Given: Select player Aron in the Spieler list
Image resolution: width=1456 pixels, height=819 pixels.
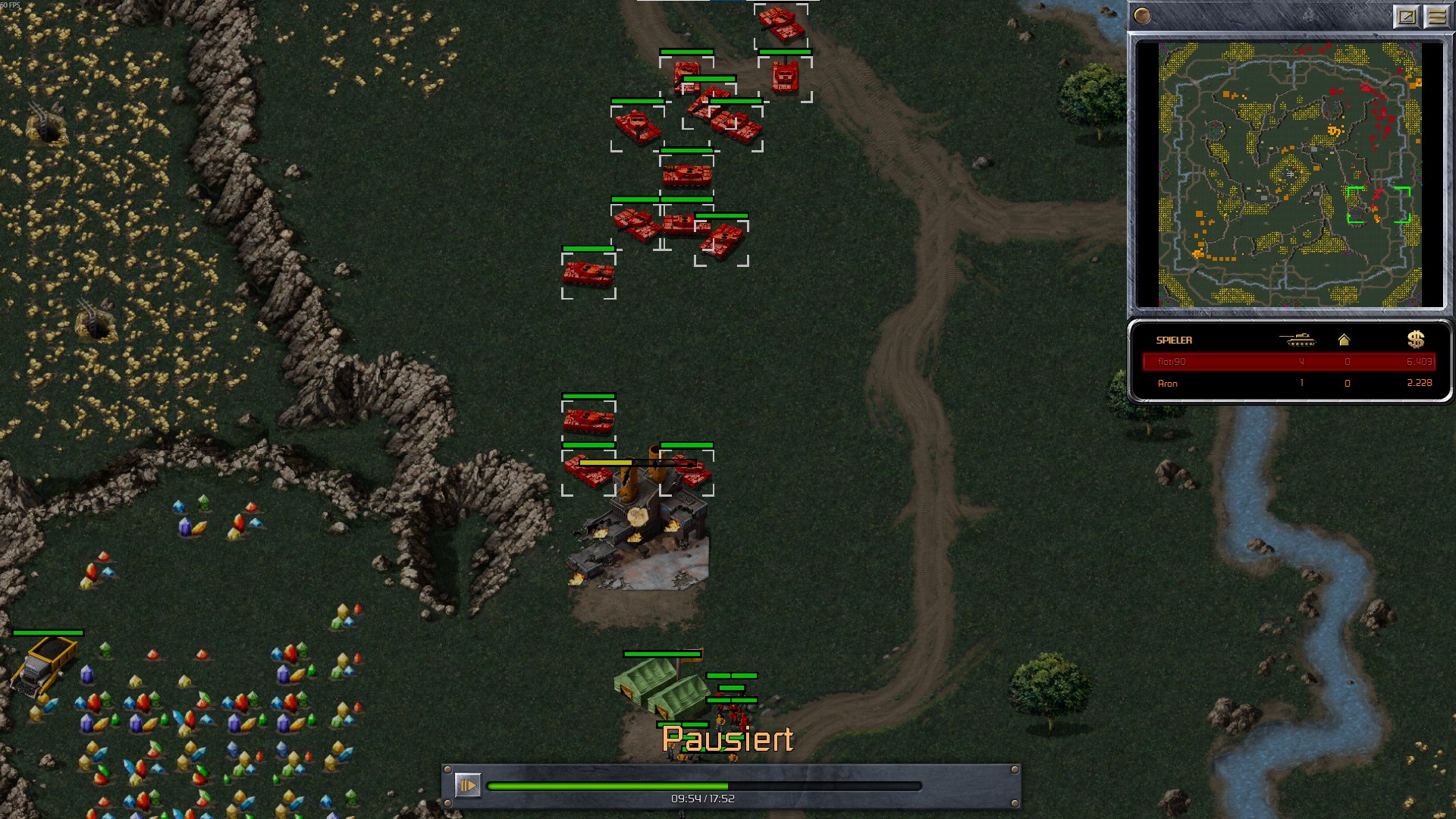Looking at the screenshot, I should 1168,384.
